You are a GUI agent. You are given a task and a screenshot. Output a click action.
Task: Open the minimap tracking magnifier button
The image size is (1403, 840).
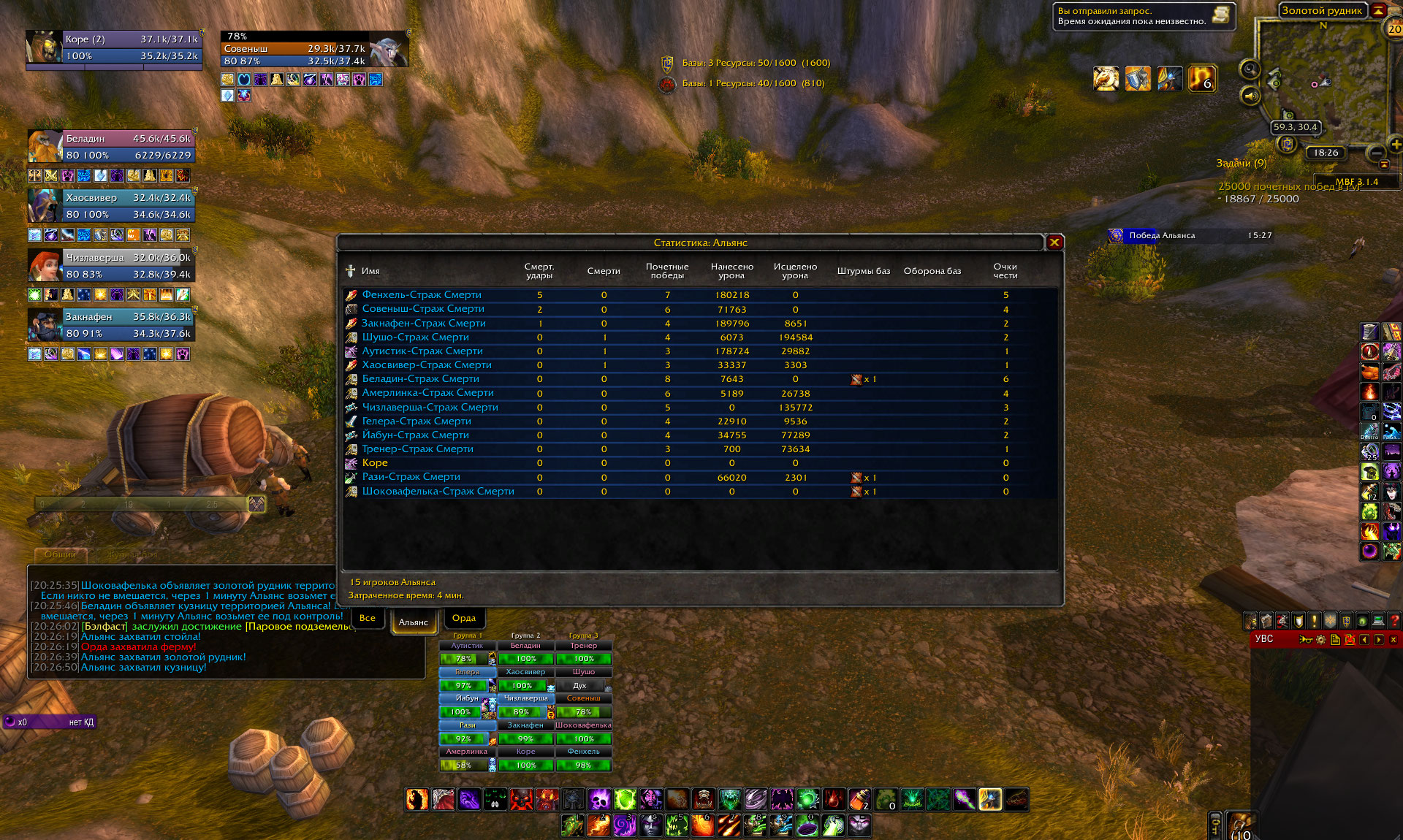[x=1250, y=69]
